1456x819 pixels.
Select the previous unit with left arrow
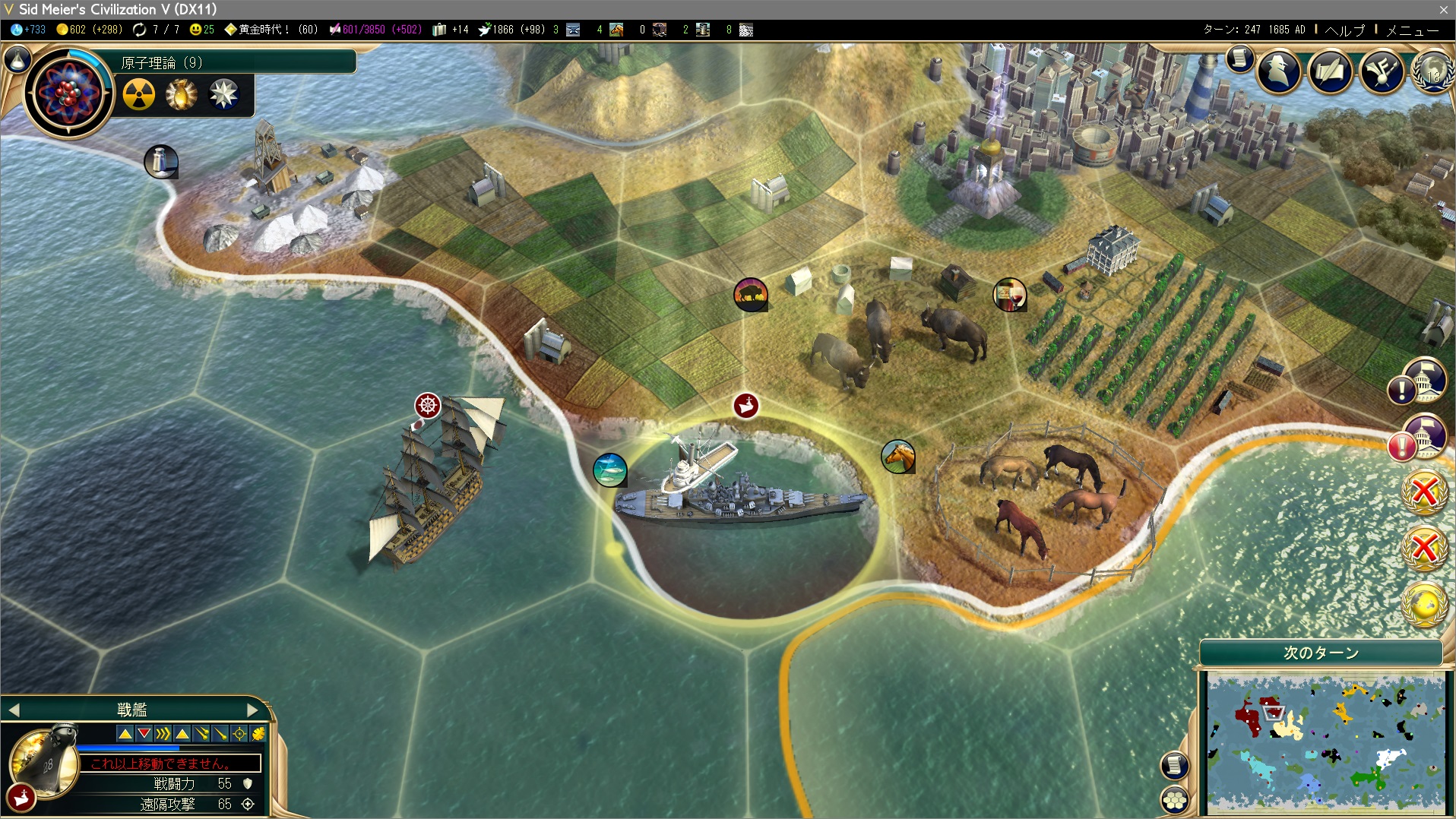point(14,710)
